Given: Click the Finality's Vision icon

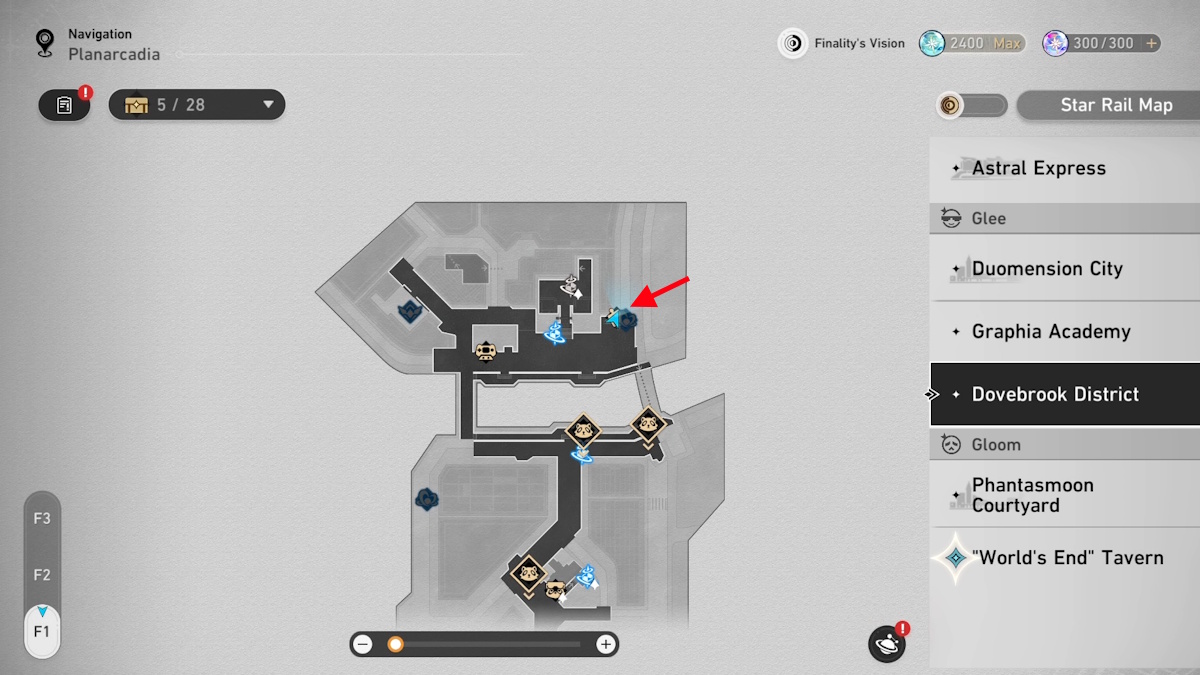Looking at the screenshot, I should 793,43.
